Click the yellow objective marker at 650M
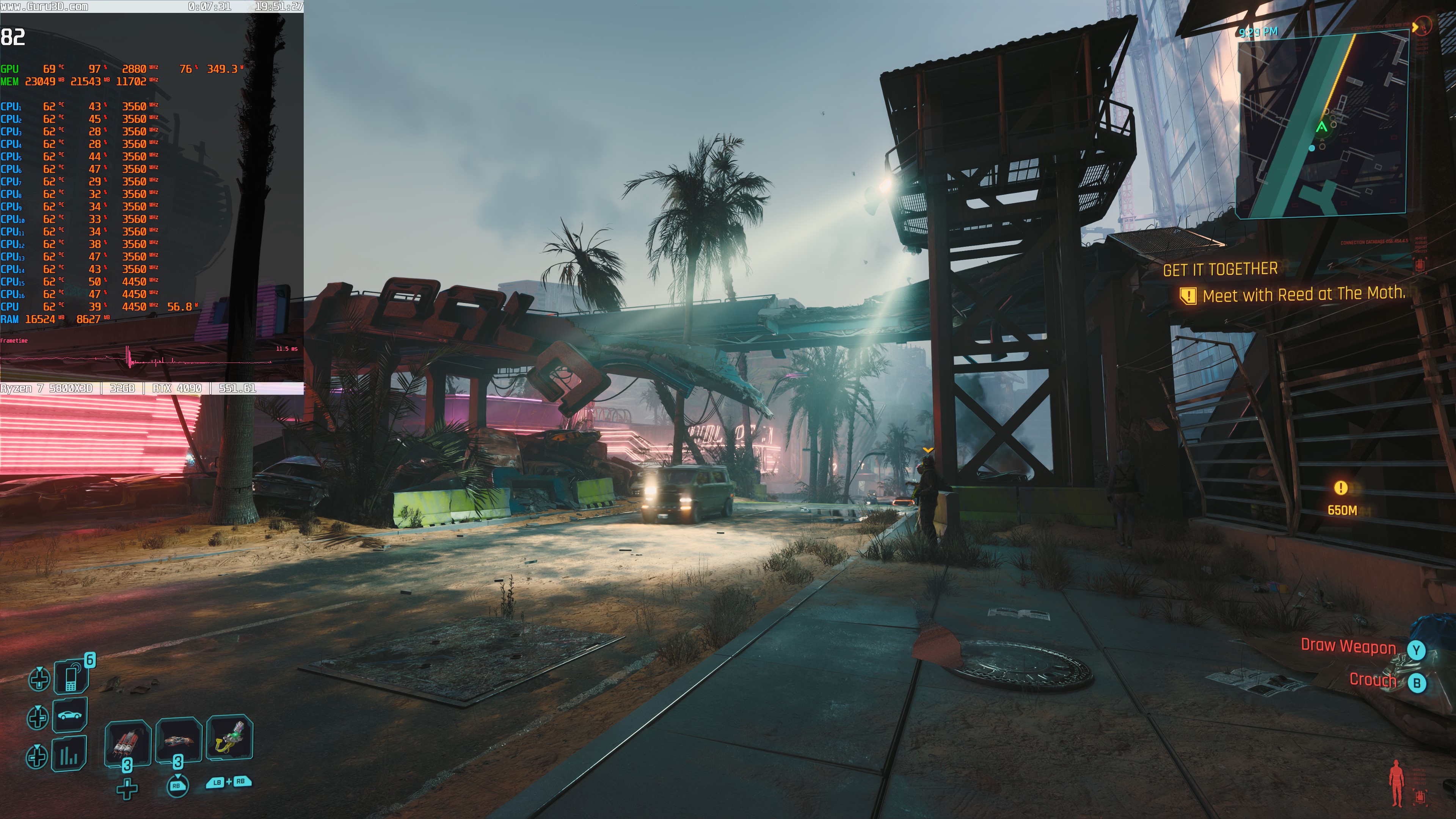The width and height of the screenshot is (1456, 819). (x=1340, y=488)
